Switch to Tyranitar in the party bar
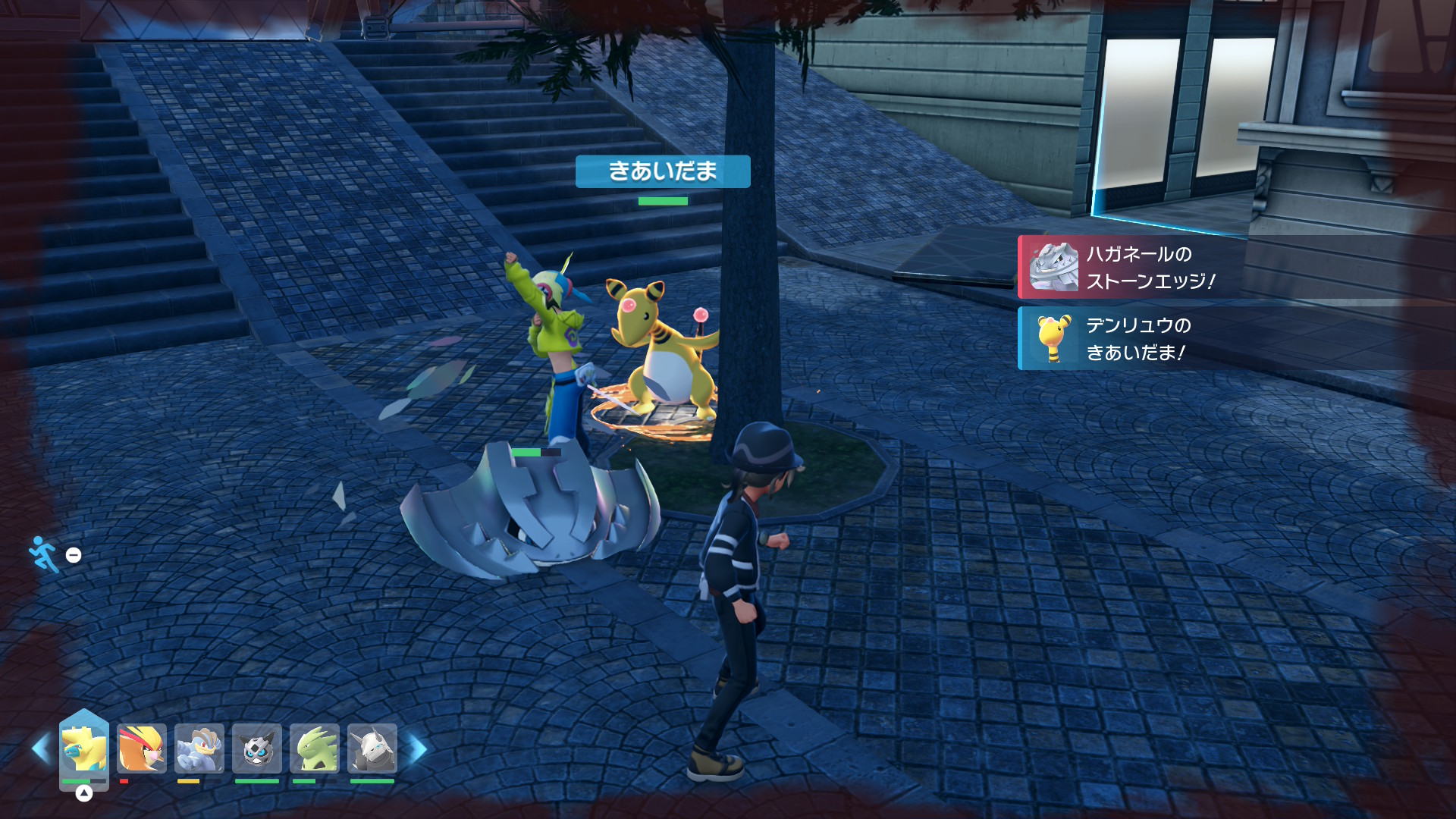Screen dimensions: 1456x819 (x=315, y=749)
